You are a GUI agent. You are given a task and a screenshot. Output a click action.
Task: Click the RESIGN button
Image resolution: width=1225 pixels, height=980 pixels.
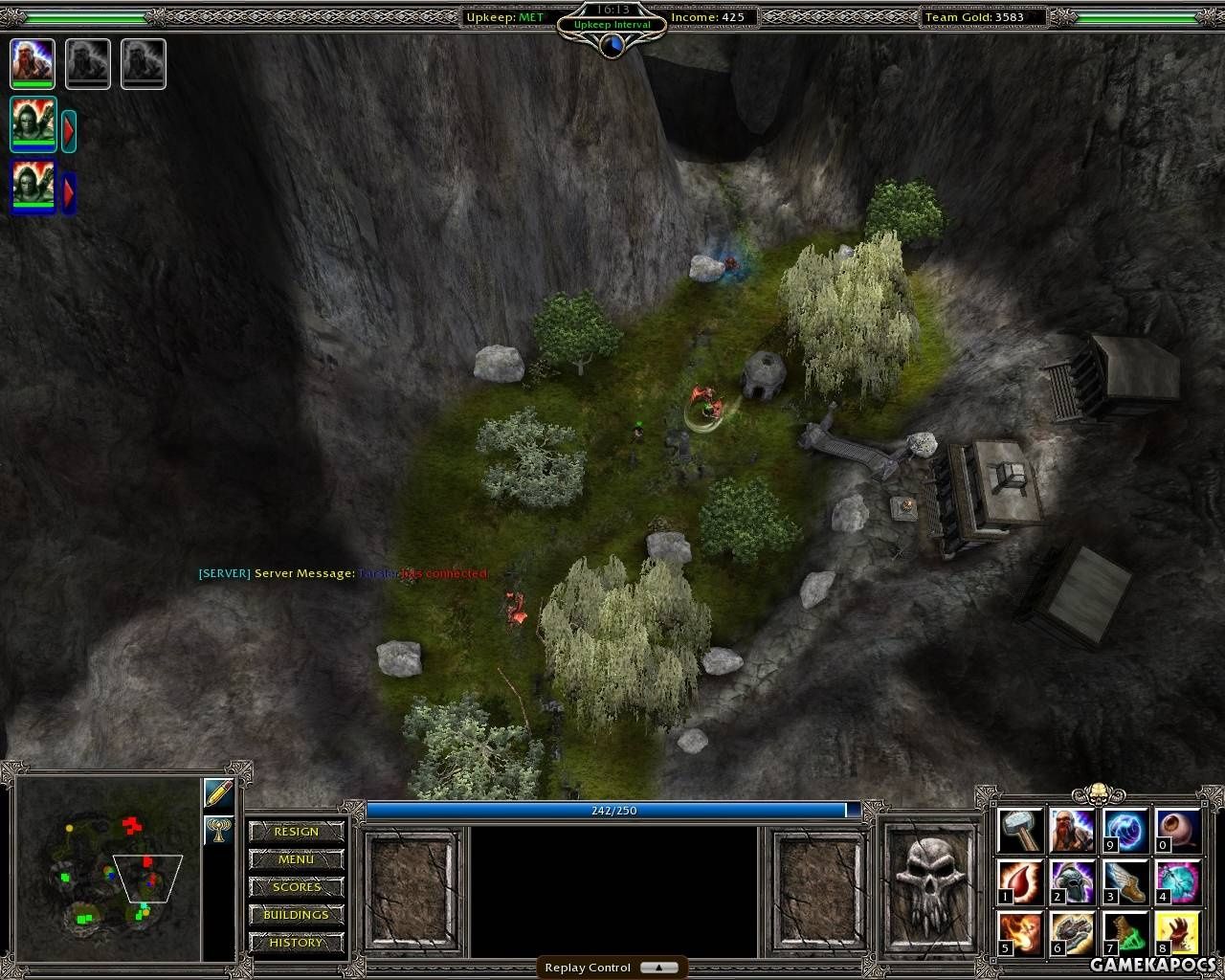pyautogui.click(x=296, y=832)
